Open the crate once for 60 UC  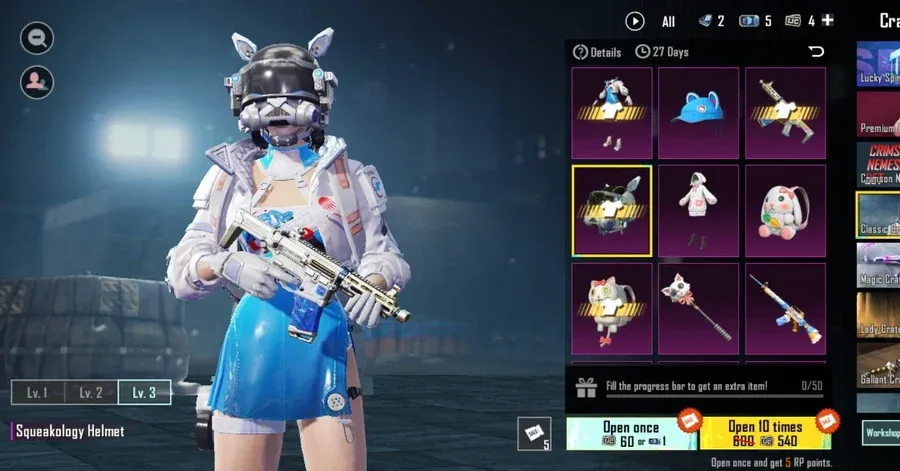point(630,433)
